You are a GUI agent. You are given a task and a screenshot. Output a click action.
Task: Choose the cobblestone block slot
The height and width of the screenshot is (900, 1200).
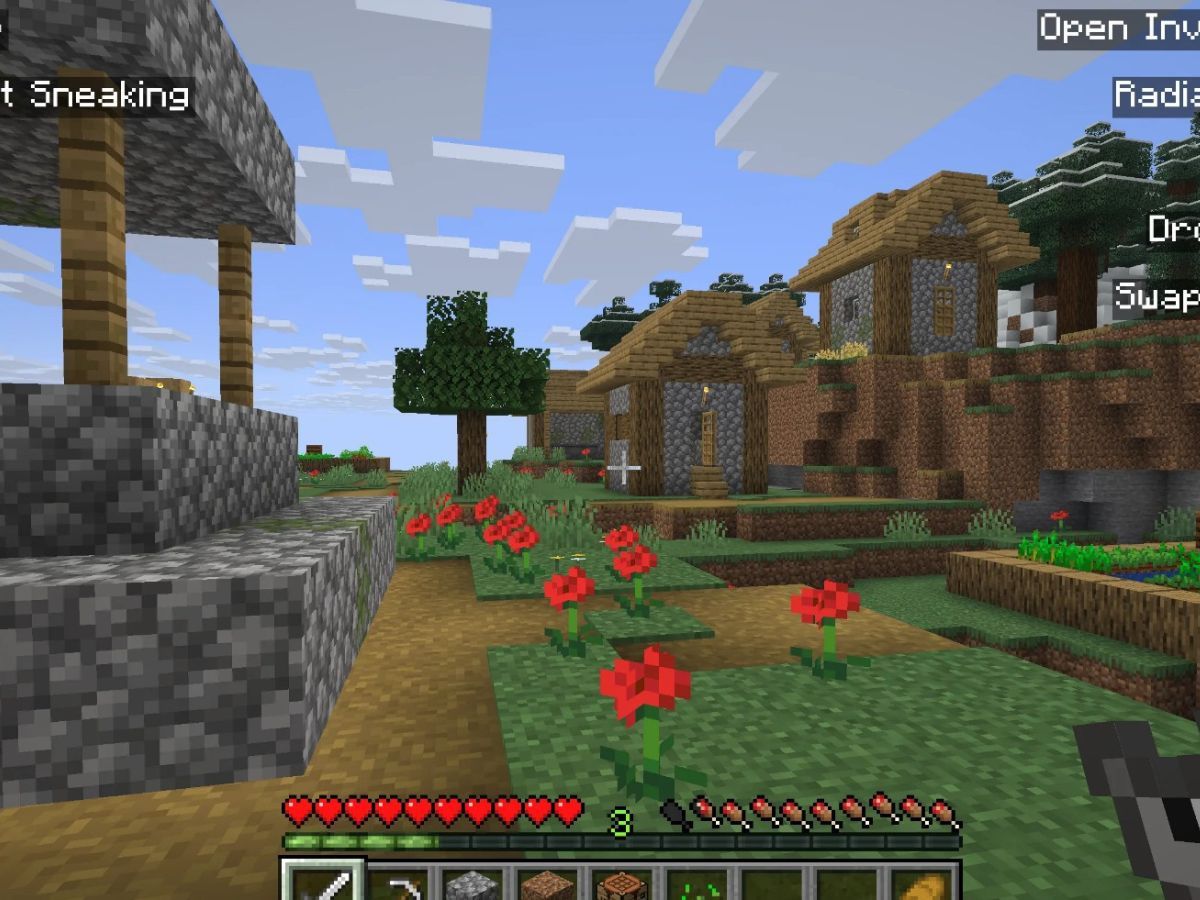point(472,884)
